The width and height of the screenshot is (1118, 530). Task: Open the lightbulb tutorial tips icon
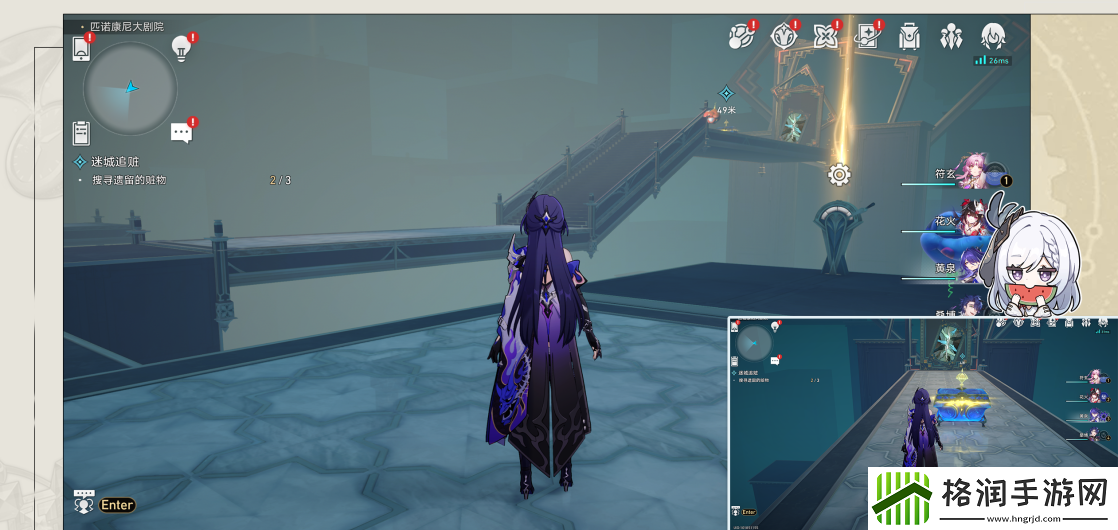181,46
